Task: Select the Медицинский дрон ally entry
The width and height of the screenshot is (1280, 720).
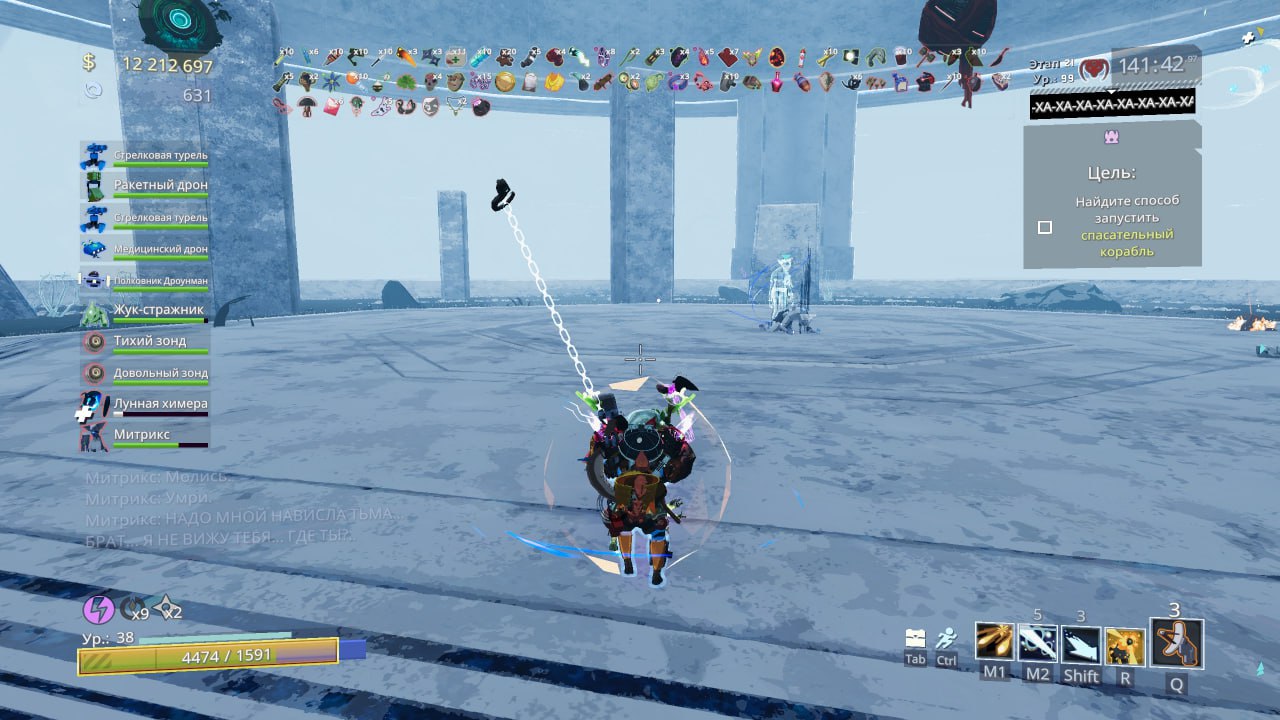Action: tap(145, 250)
